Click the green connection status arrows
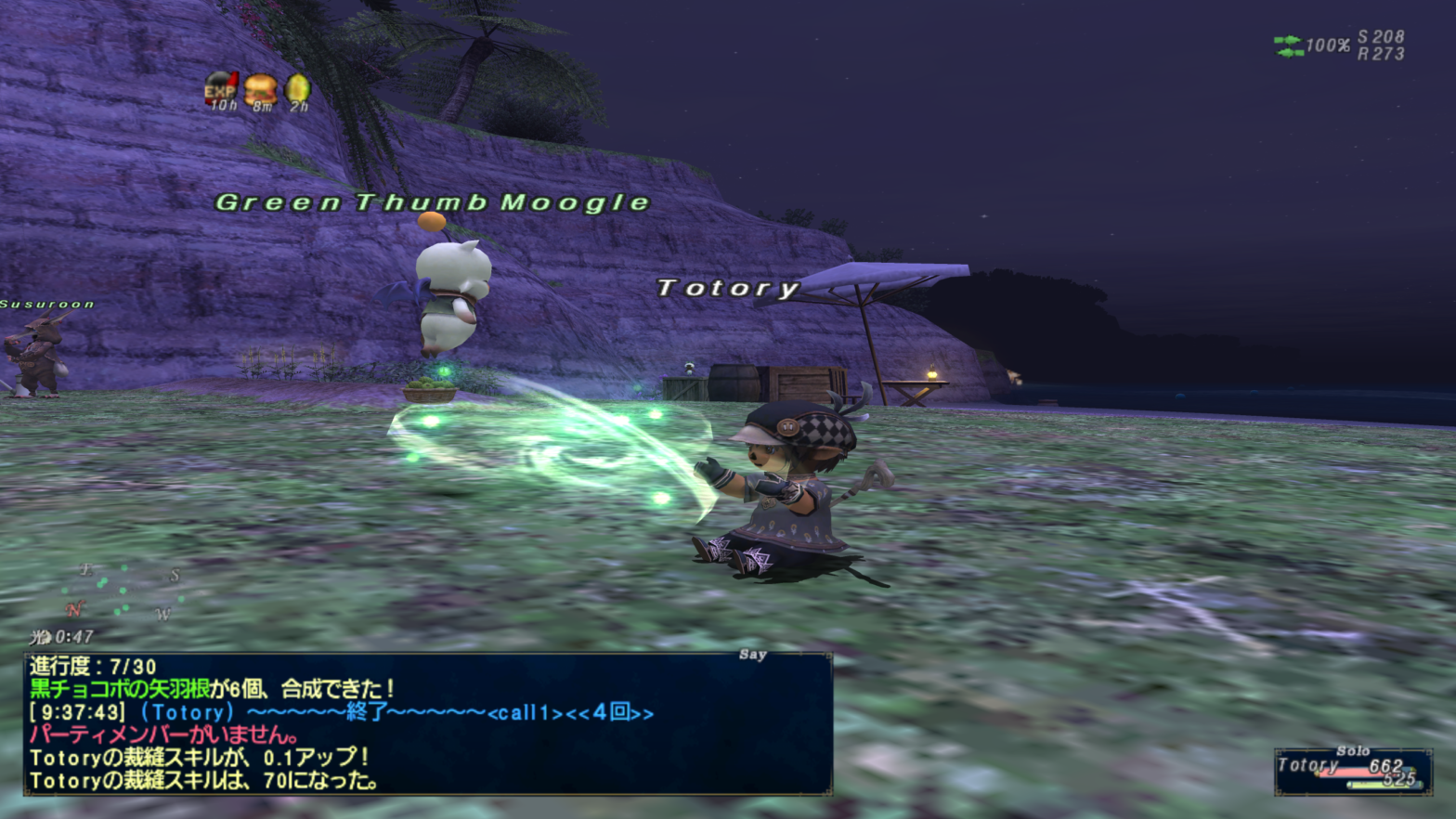 tap(1288, 45)
